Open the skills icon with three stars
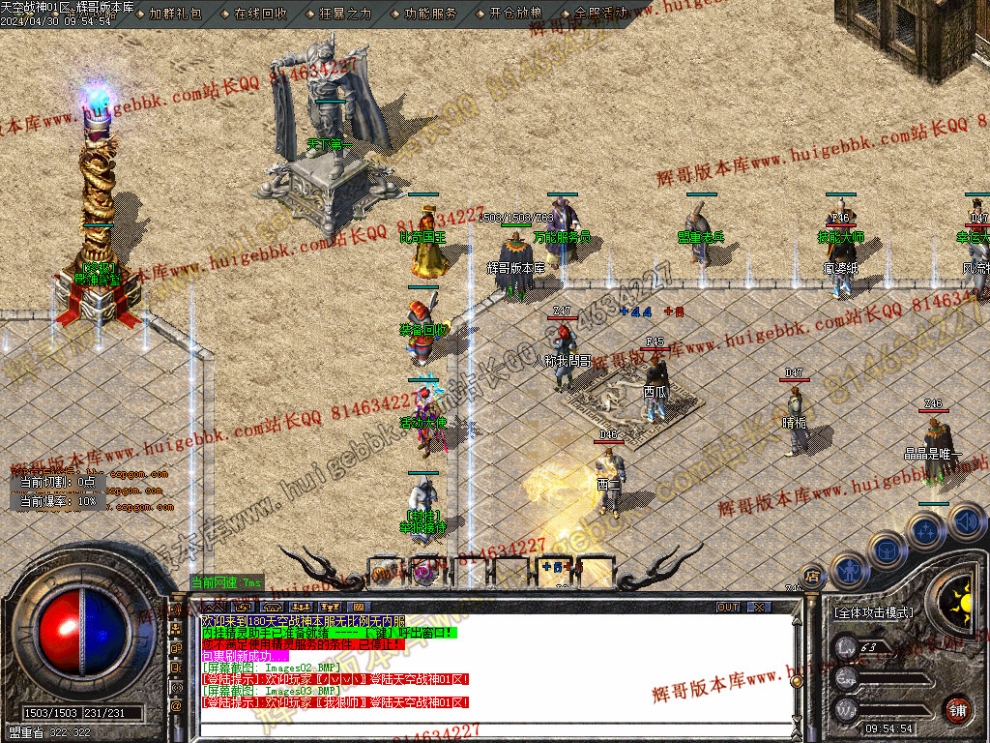 click(x=927, y=530)
